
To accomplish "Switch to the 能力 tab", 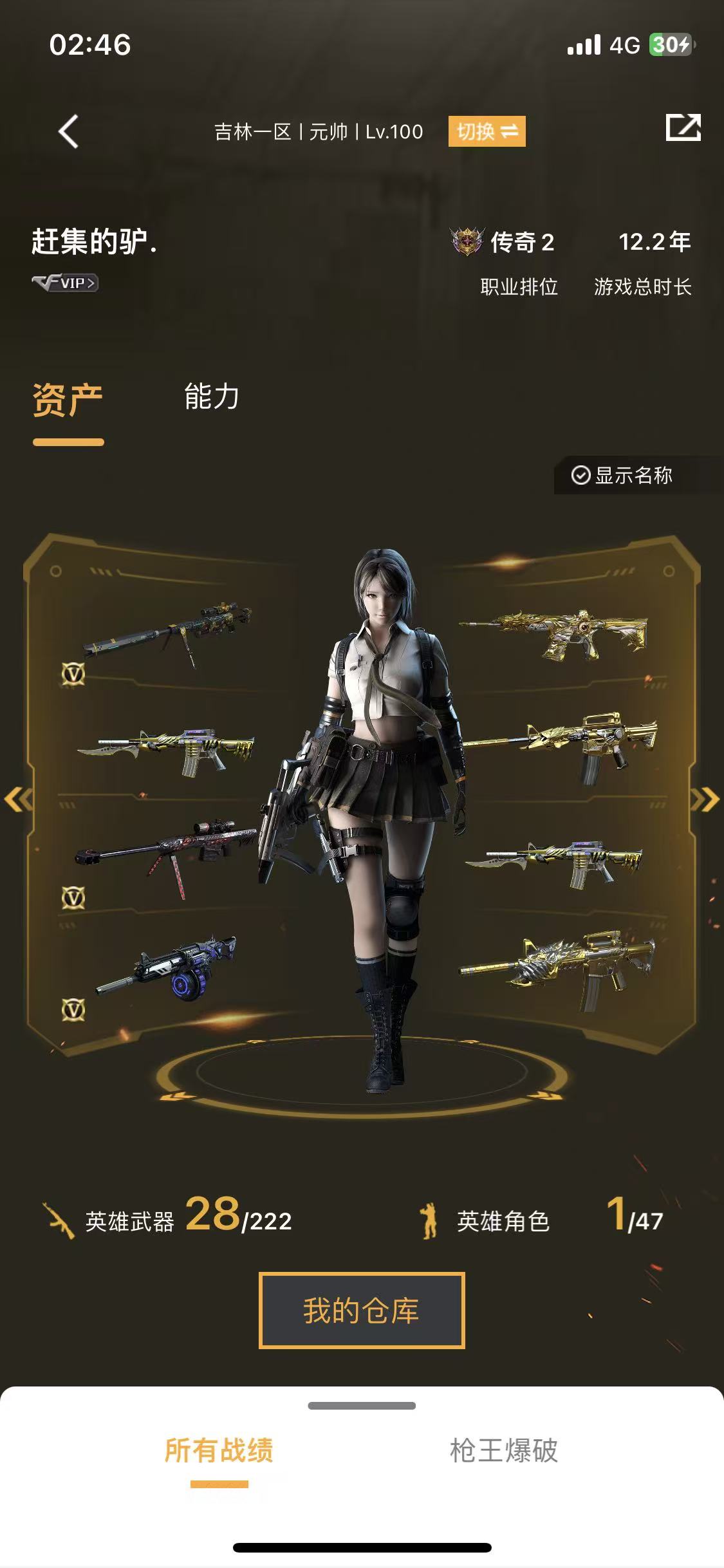I will [211, 397].
